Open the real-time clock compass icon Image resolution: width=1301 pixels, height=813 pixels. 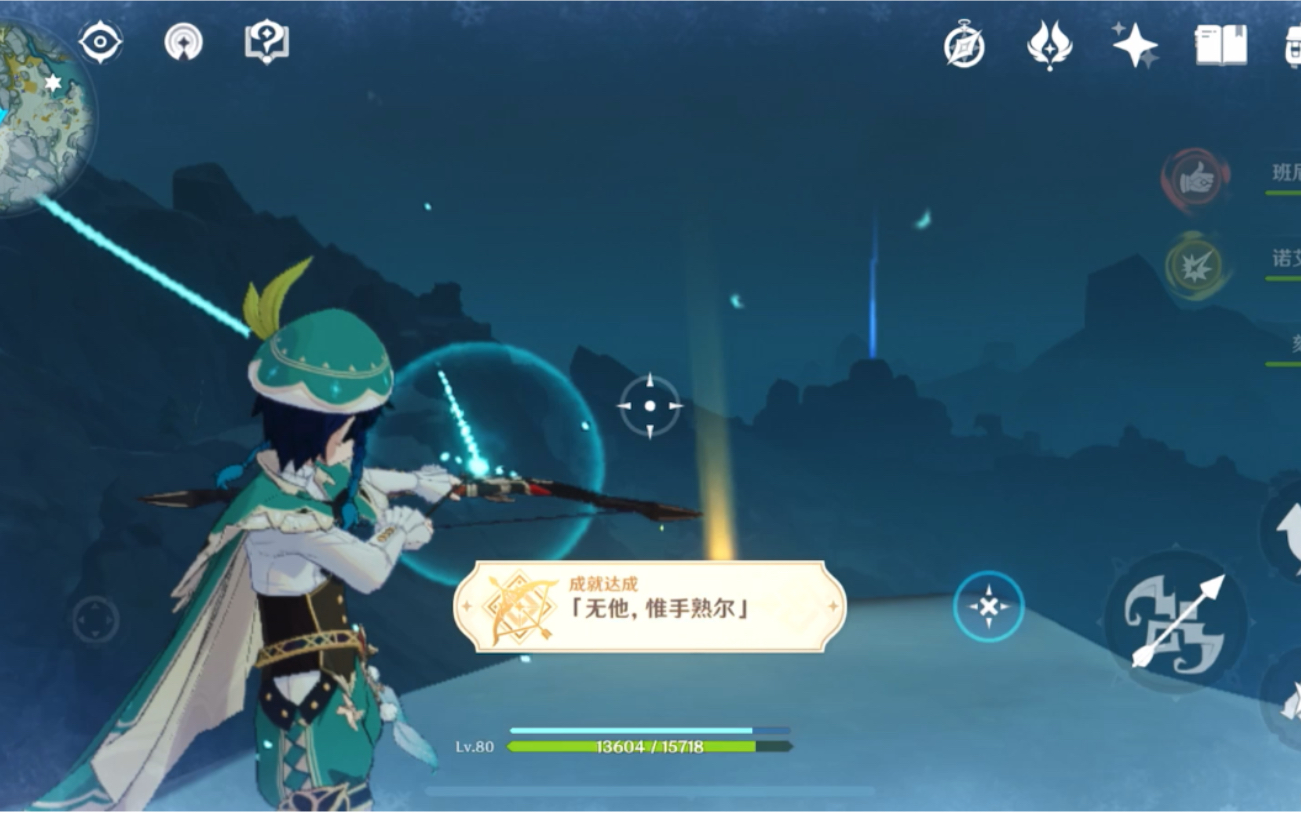tap(963, 43)
